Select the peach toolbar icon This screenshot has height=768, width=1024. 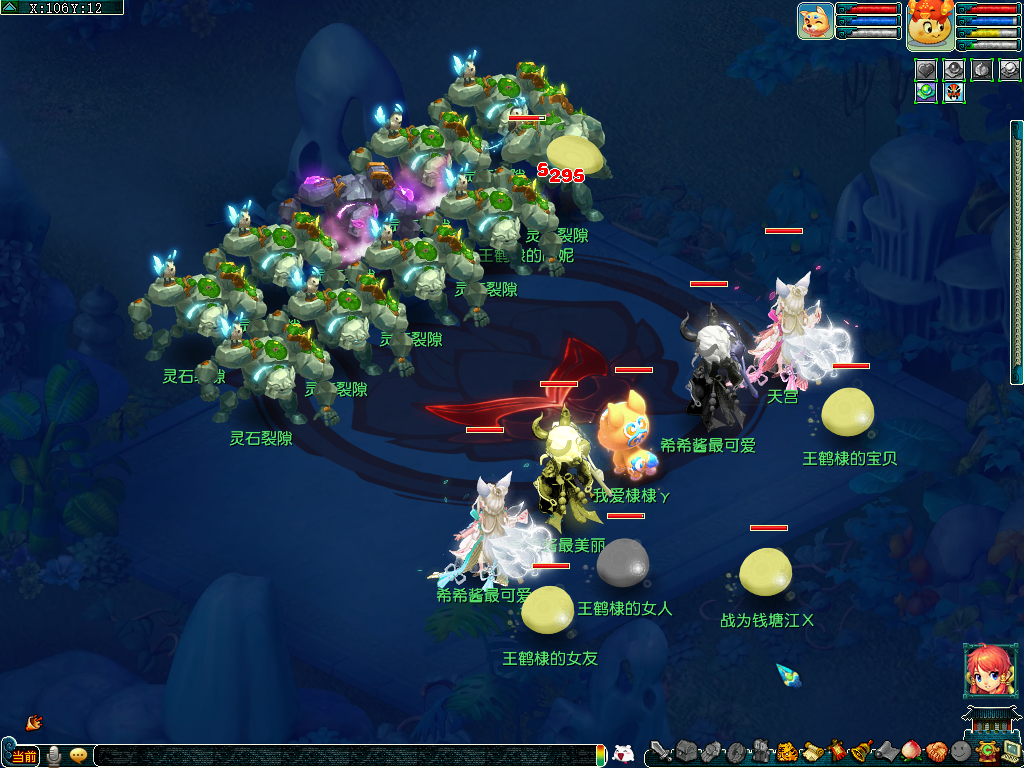(912, 751)
